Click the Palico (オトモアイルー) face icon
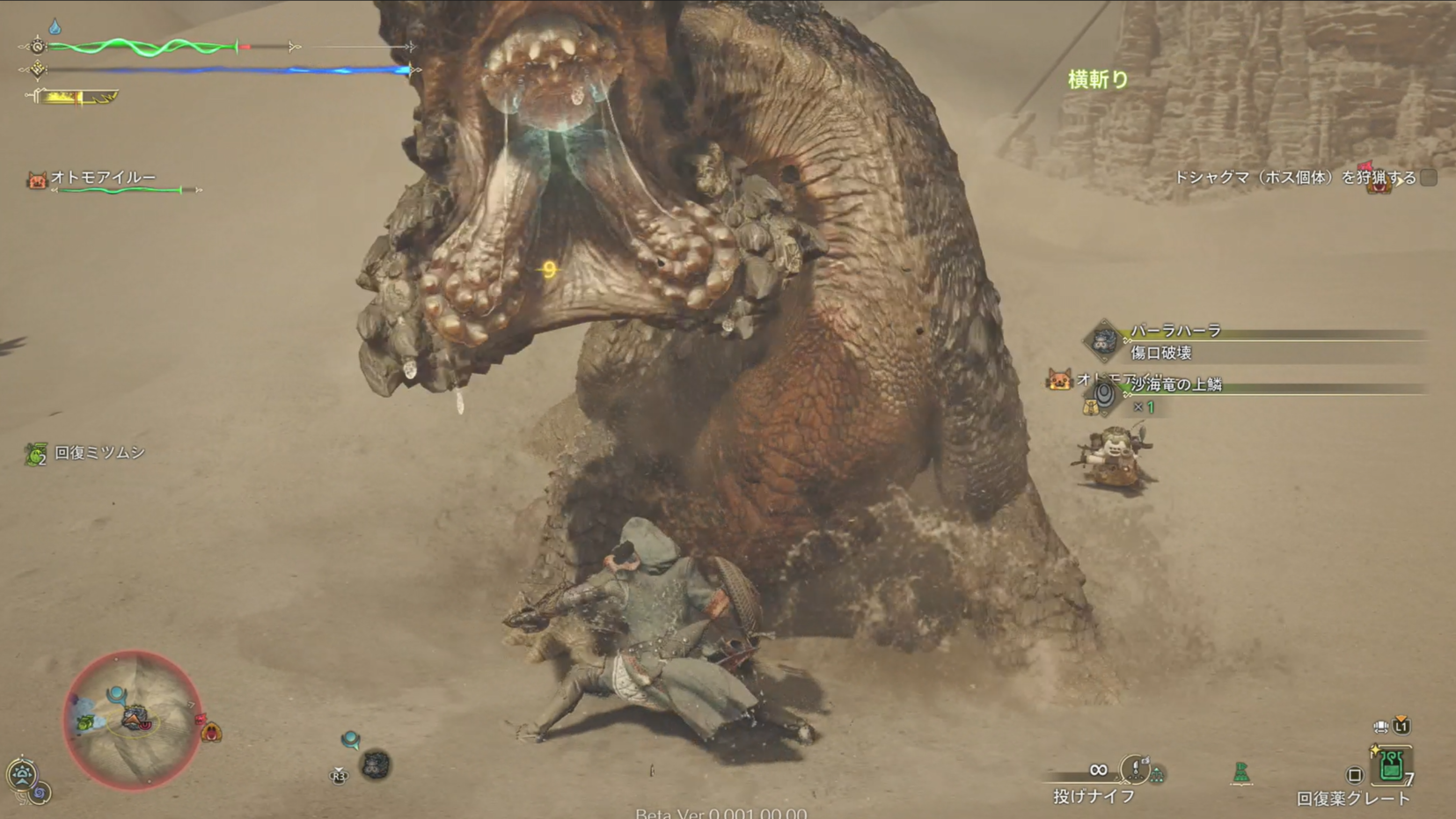This screenshot has height=819, width=1456. [x=36, y=179]
